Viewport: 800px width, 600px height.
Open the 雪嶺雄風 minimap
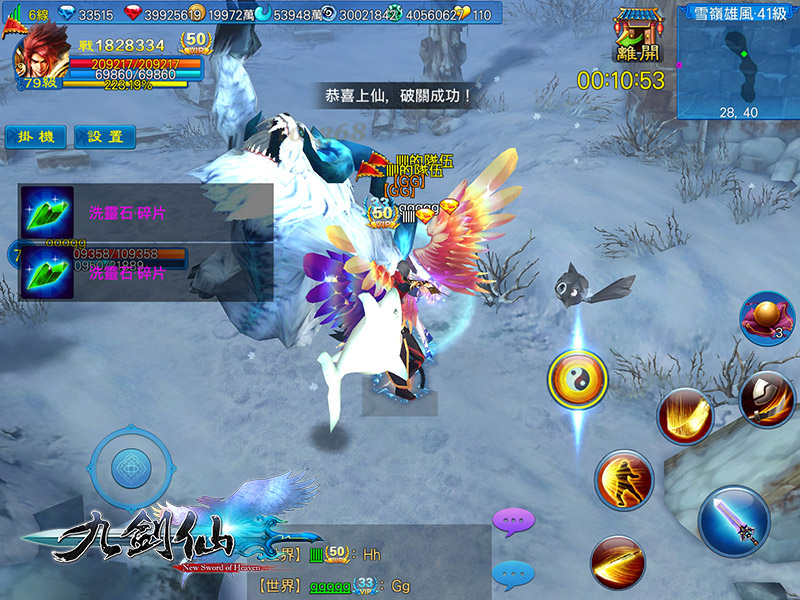[739, 61]
